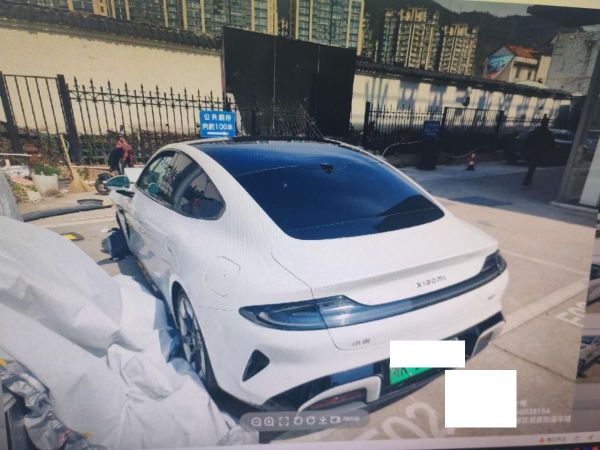Viewport: 600px width, 450px height.
Task: Click the fit-to-screen frame icon
Action: [283, 421]
